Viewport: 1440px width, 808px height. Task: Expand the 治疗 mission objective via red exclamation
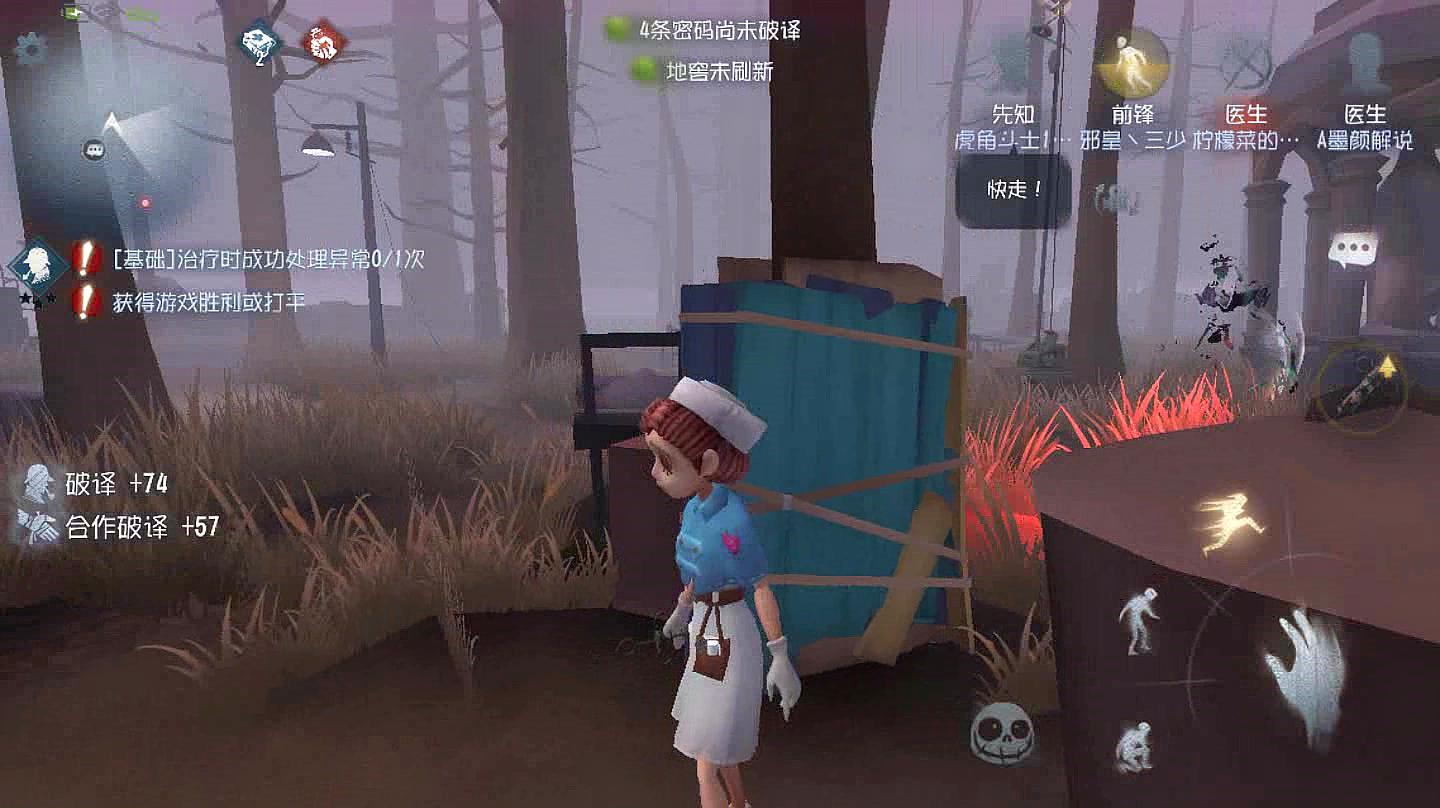[85, 260]
